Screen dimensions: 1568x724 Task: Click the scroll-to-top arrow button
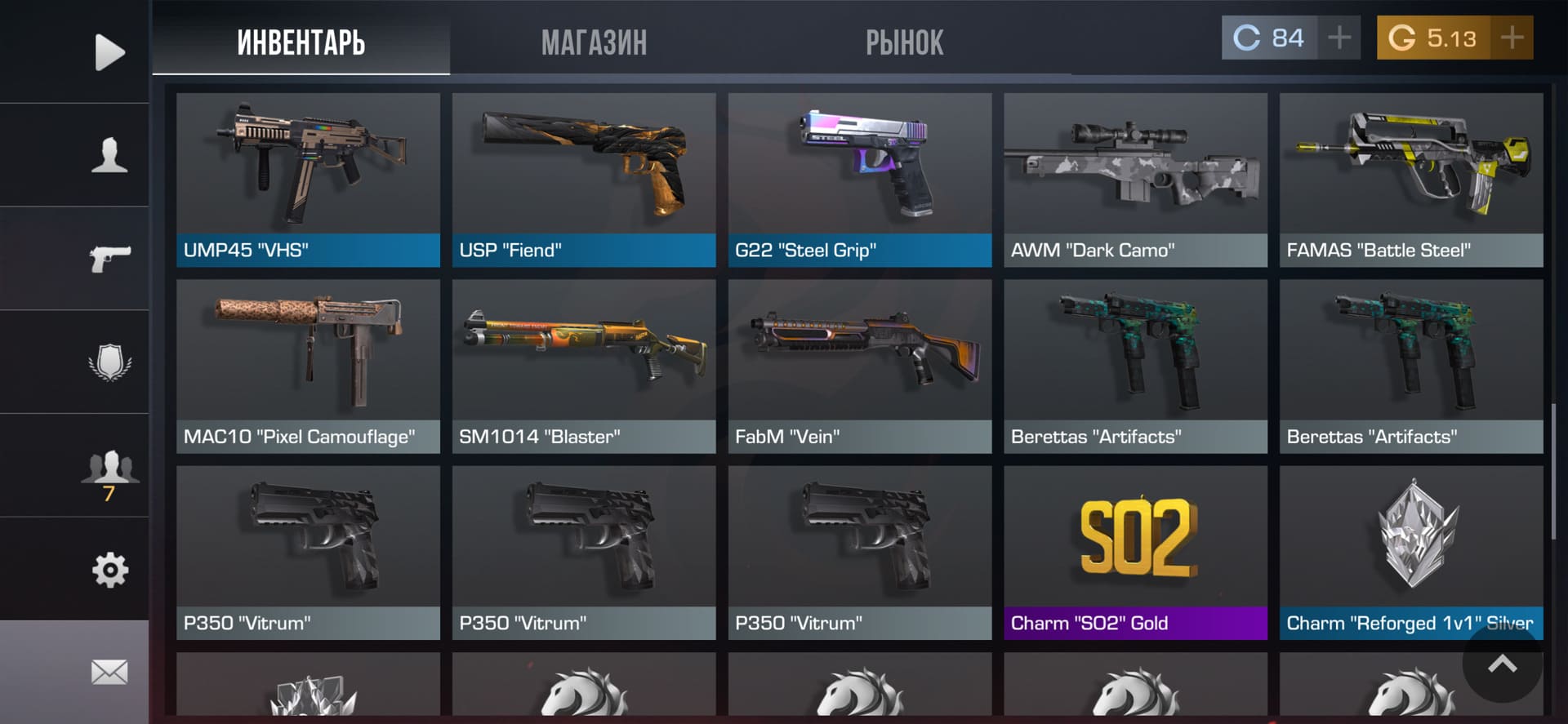click(x=1502, y=664)
